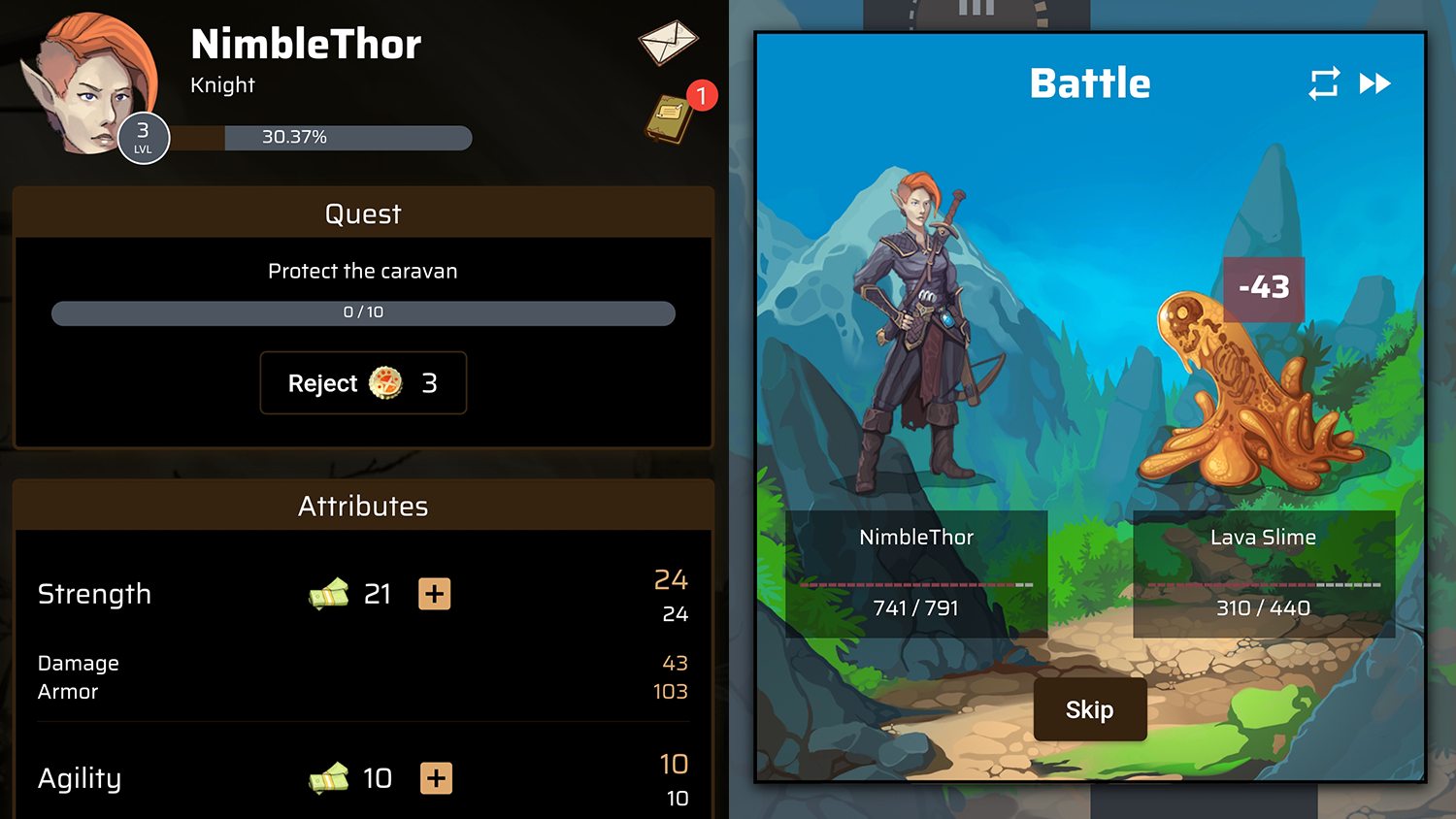The height and width of the screenshot is (819, 1456).
Task: Click the Battle panel title
Action: tap(1089, 83)
